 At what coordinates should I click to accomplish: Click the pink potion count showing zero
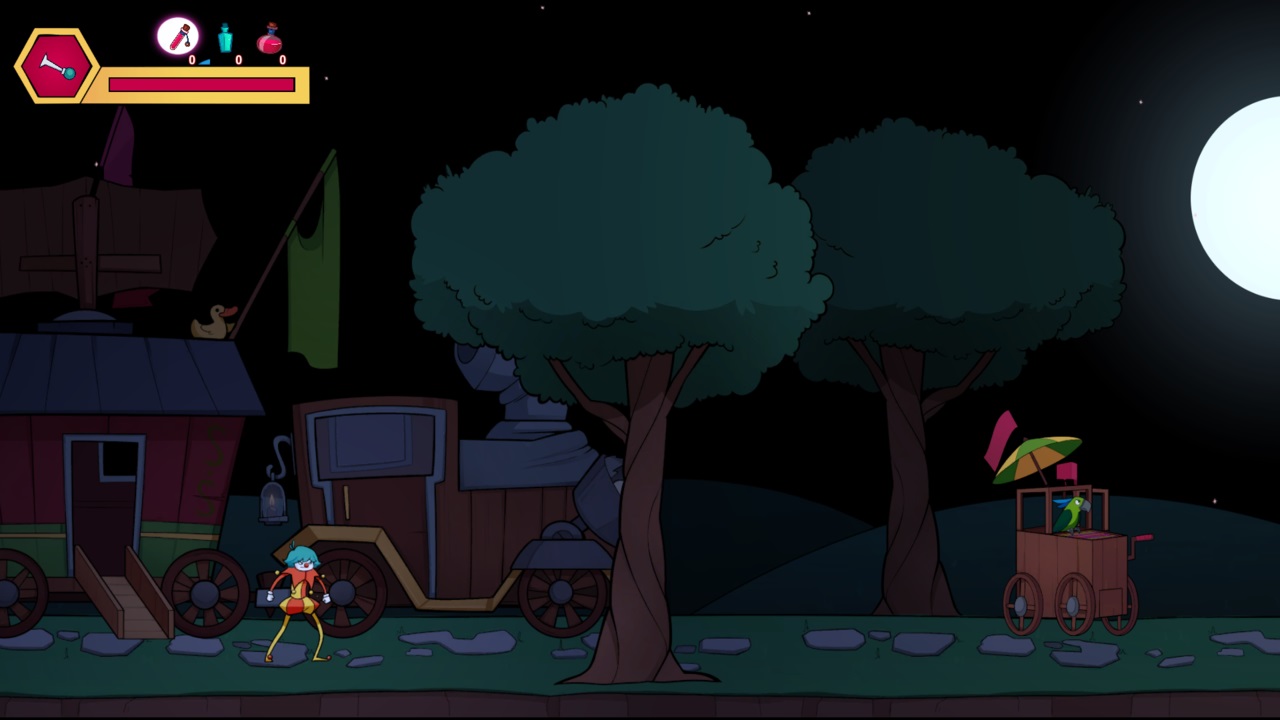(282, 59)
